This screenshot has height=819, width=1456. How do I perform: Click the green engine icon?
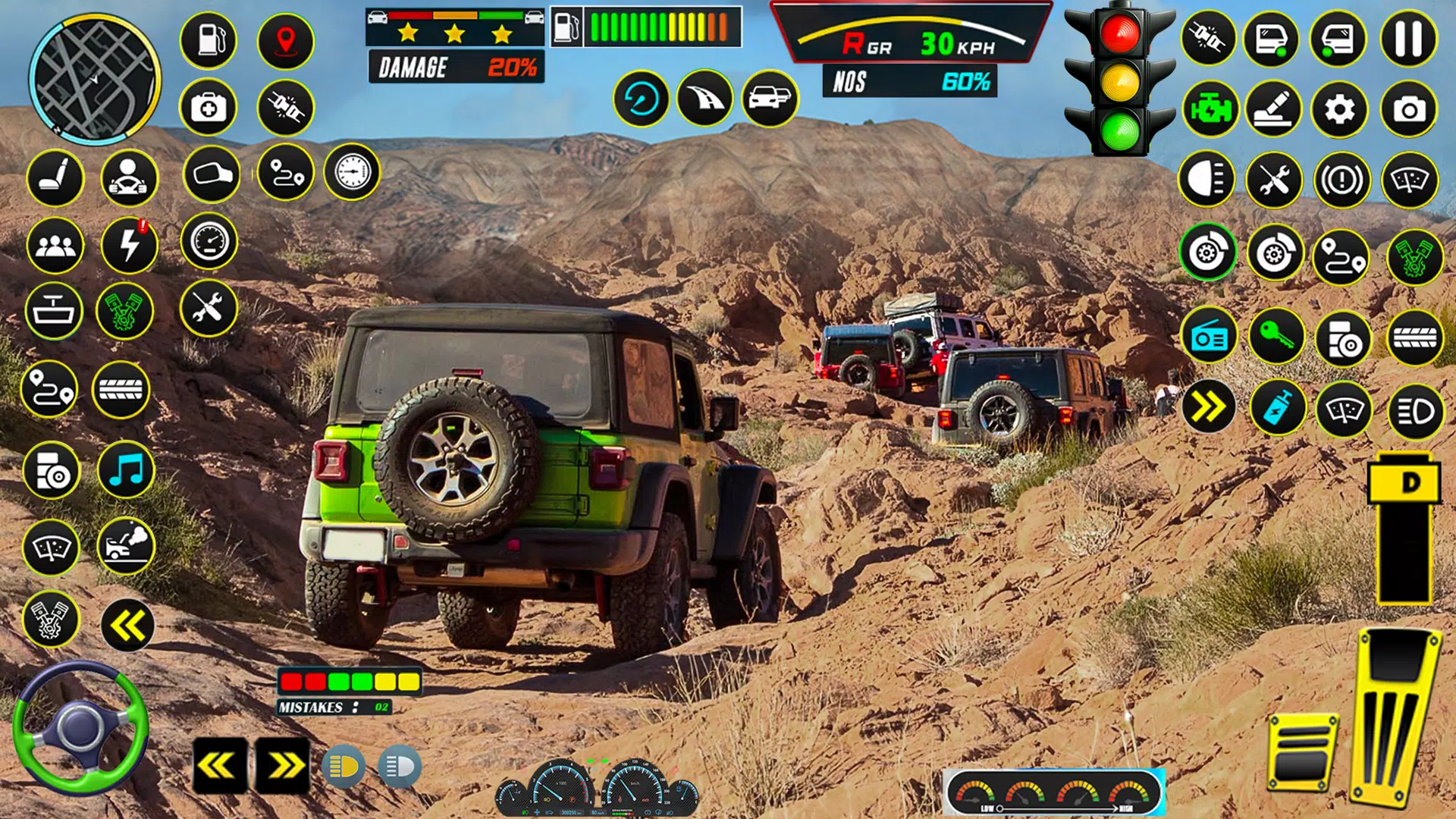(x=1210, y=110)
